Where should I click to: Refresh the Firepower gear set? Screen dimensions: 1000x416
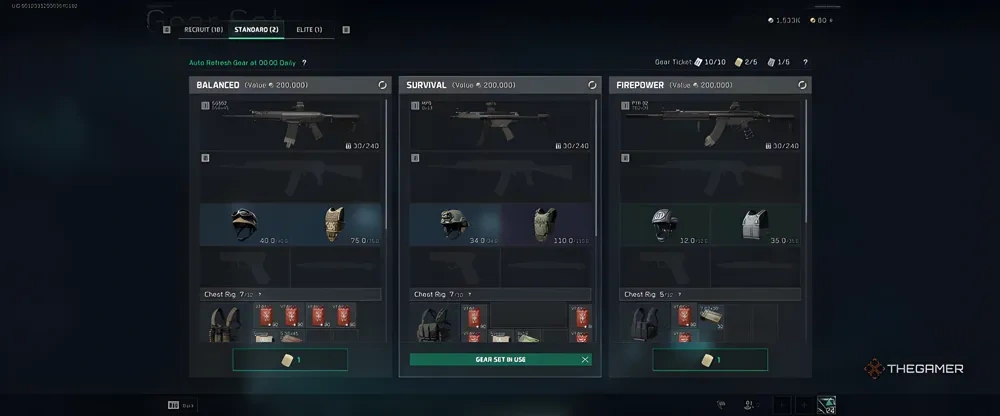tap(802, 86)
